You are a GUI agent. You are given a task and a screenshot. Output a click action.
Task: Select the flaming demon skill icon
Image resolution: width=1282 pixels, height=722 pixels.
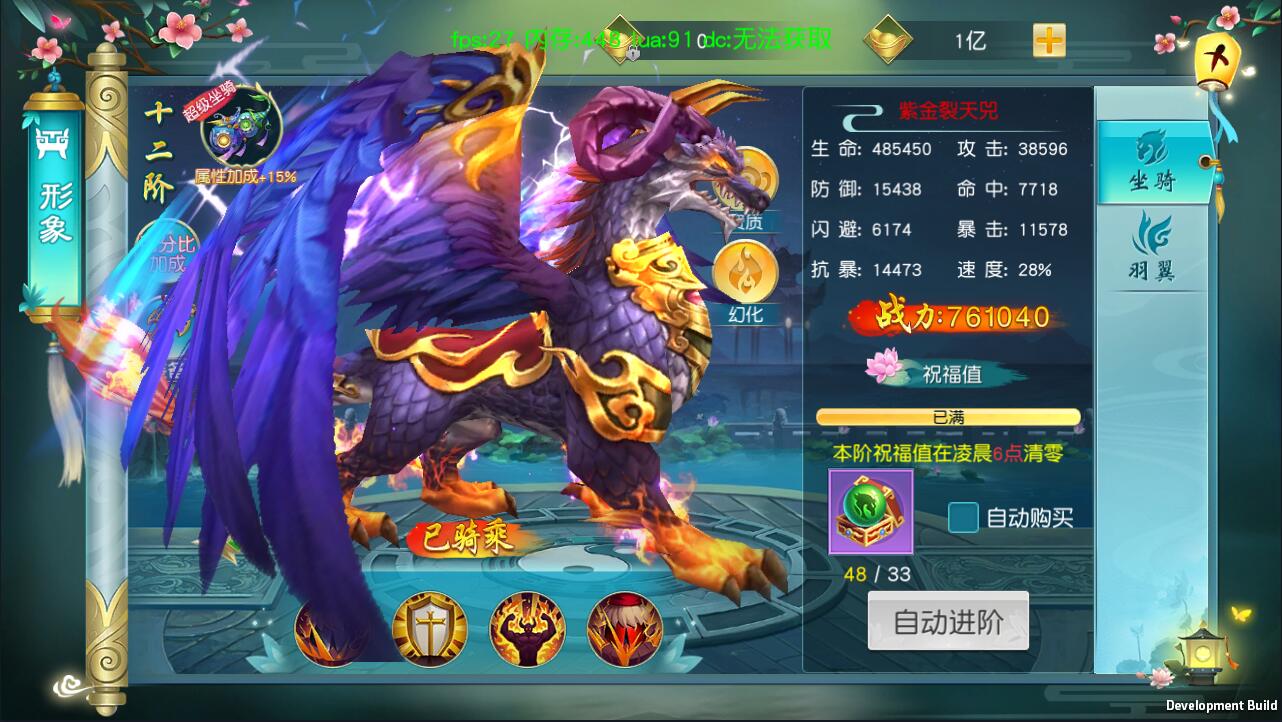point(528,628)
